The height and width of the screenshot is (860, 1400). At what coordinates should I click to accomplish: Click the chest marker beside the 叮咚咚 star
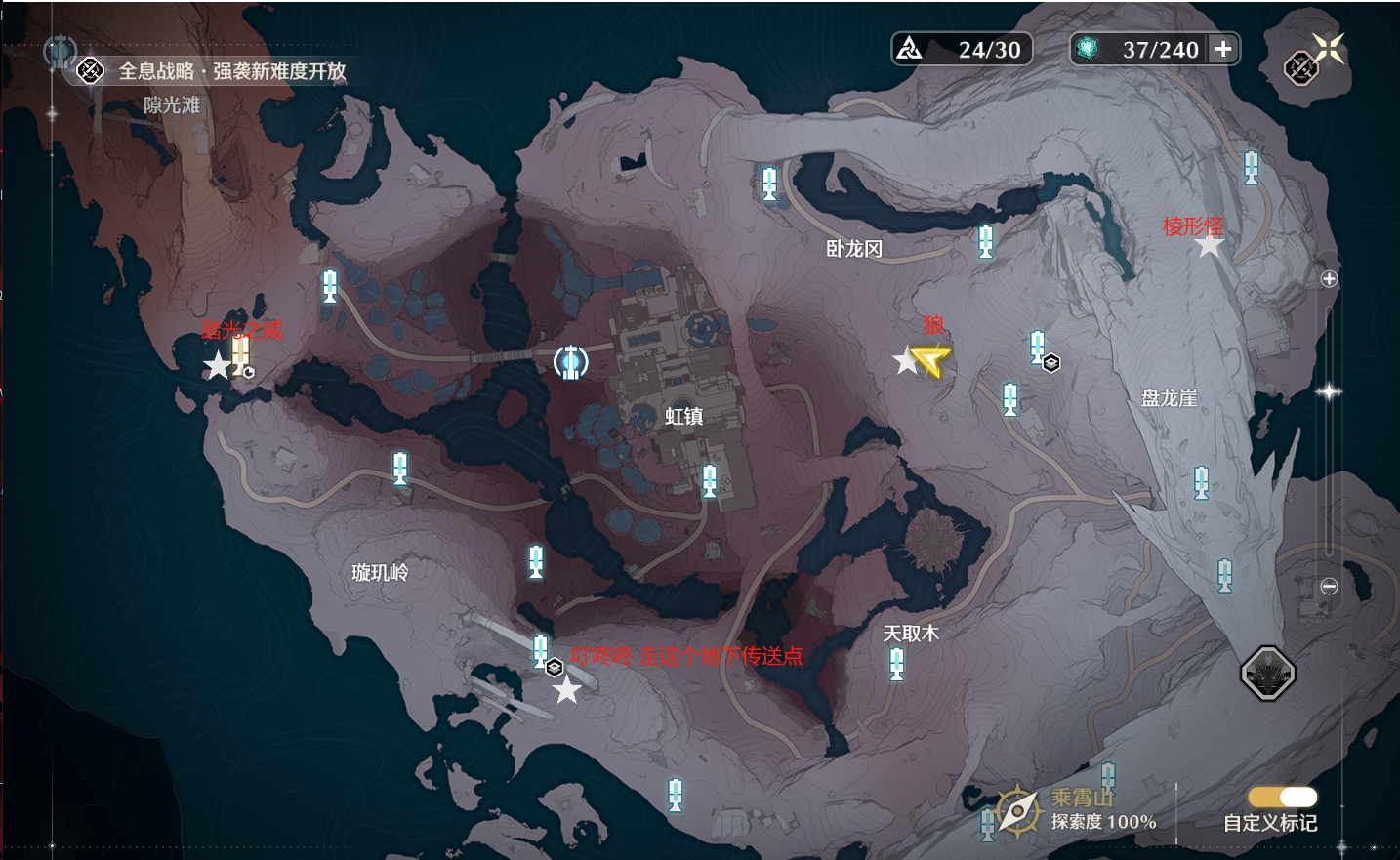555,667
